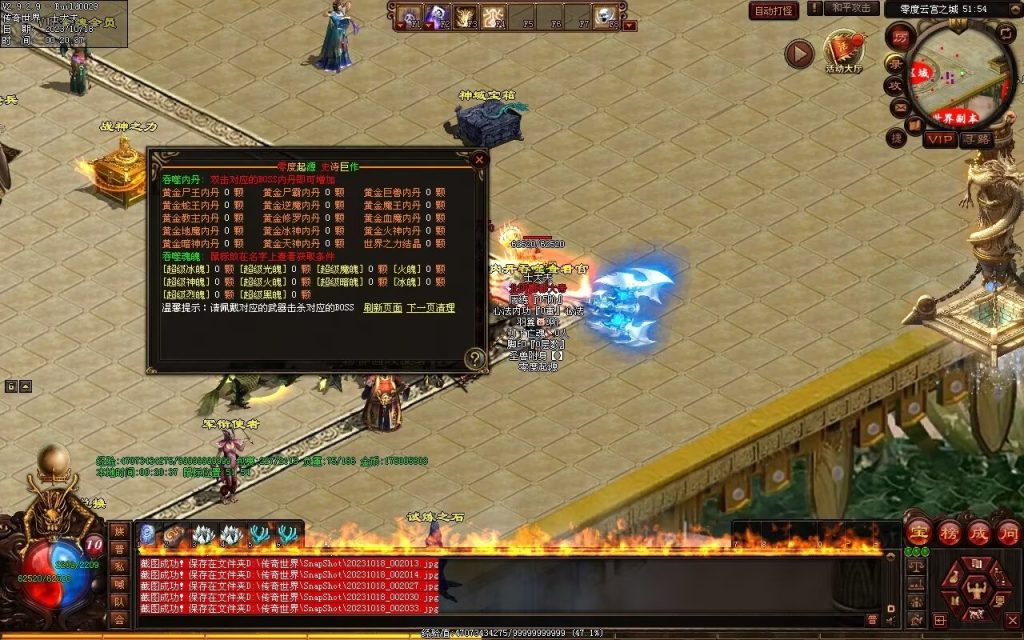Open the VIP panel
This screenshot has height=640, width=1024.
click(x=939, y=139)
